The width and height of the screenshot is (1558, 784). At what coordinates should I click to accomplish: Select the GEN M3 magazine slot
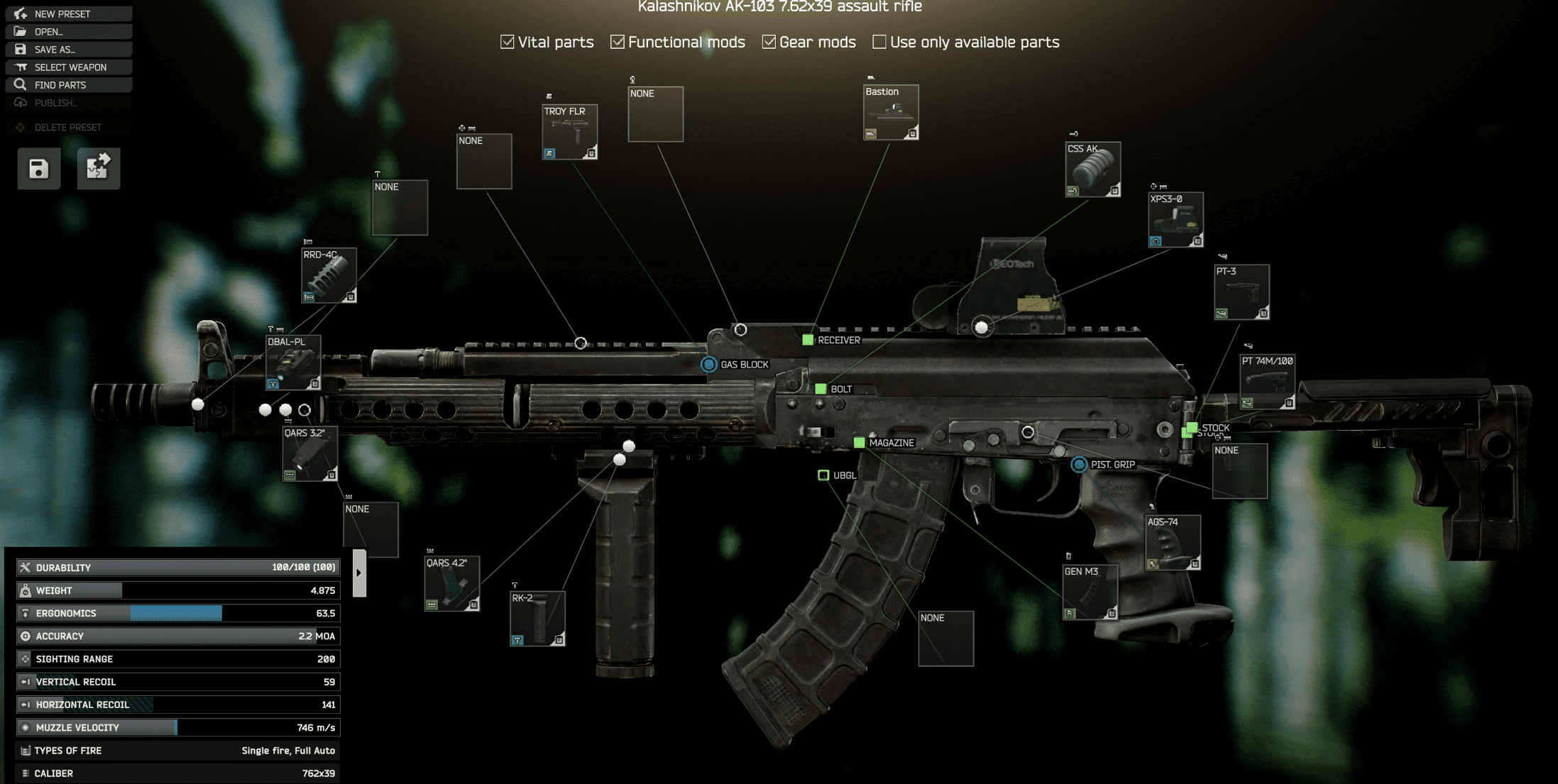pyautogui.click(x=1090, y=592)
